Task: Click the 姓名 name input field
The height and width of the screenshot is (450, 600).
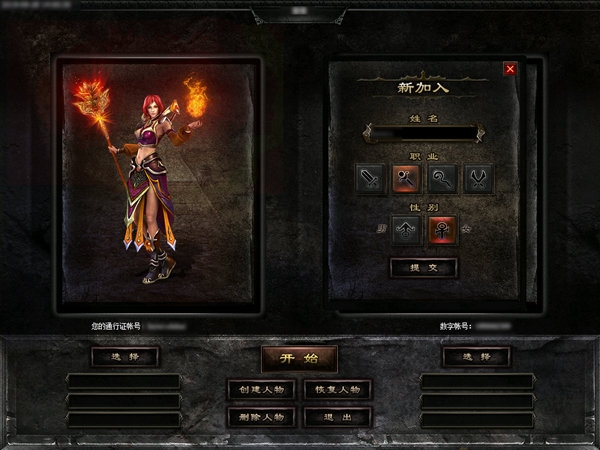Action: [423, 132]
